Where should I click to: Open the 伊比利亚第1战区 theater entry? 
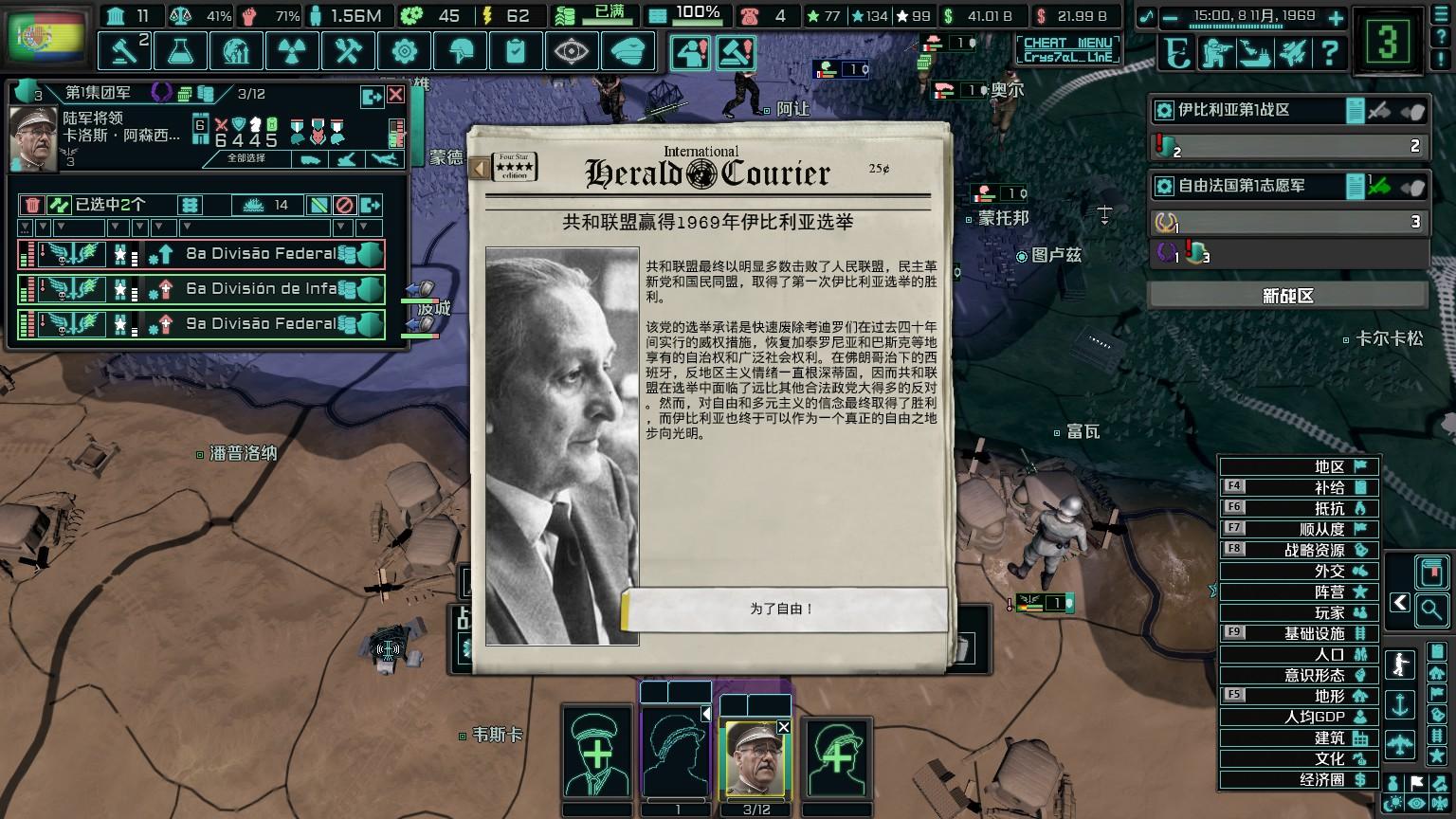click(1251, 111)
